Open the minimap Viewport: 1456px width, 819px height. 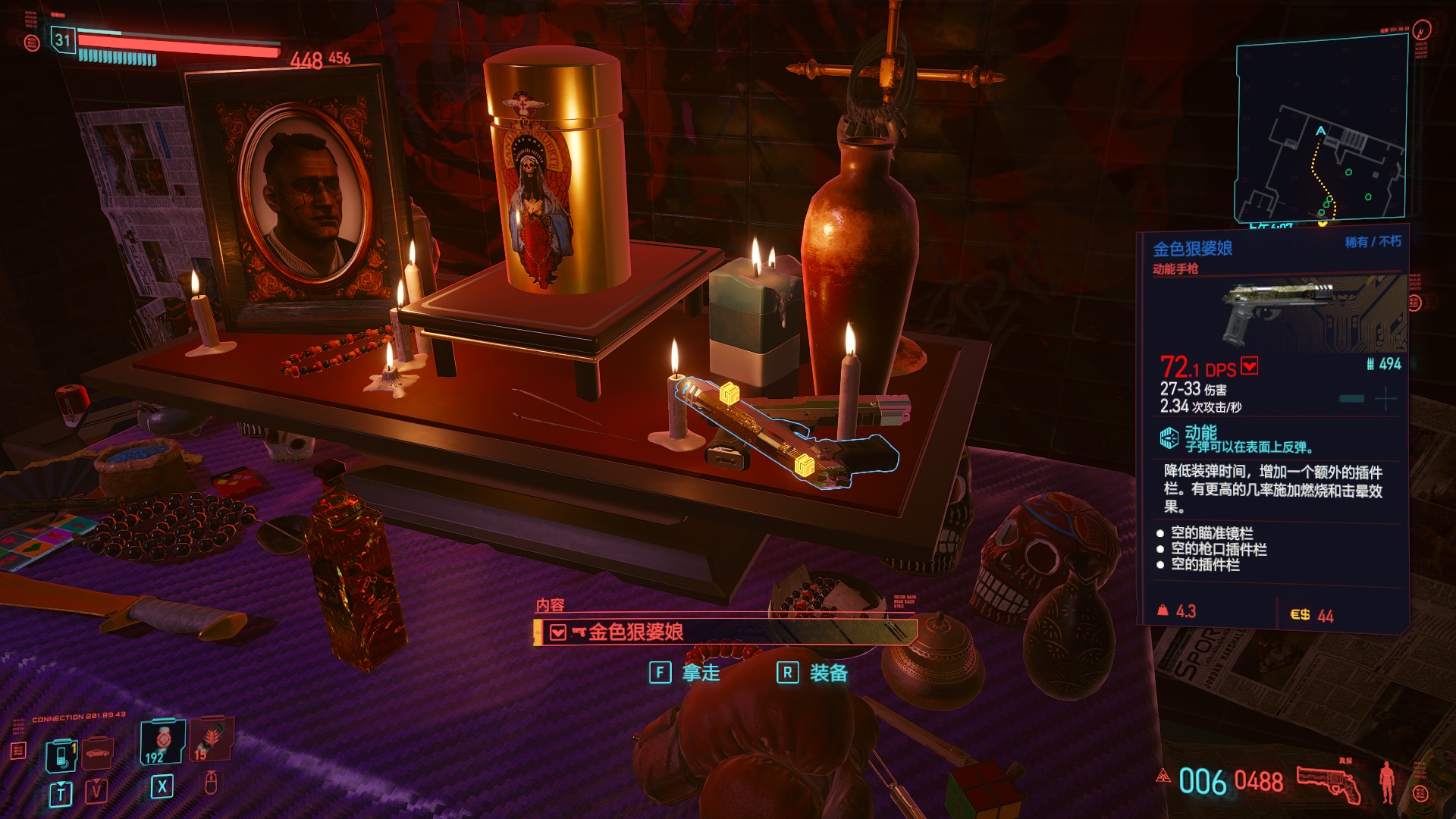pyautogui.click(x=1320, y=131)
